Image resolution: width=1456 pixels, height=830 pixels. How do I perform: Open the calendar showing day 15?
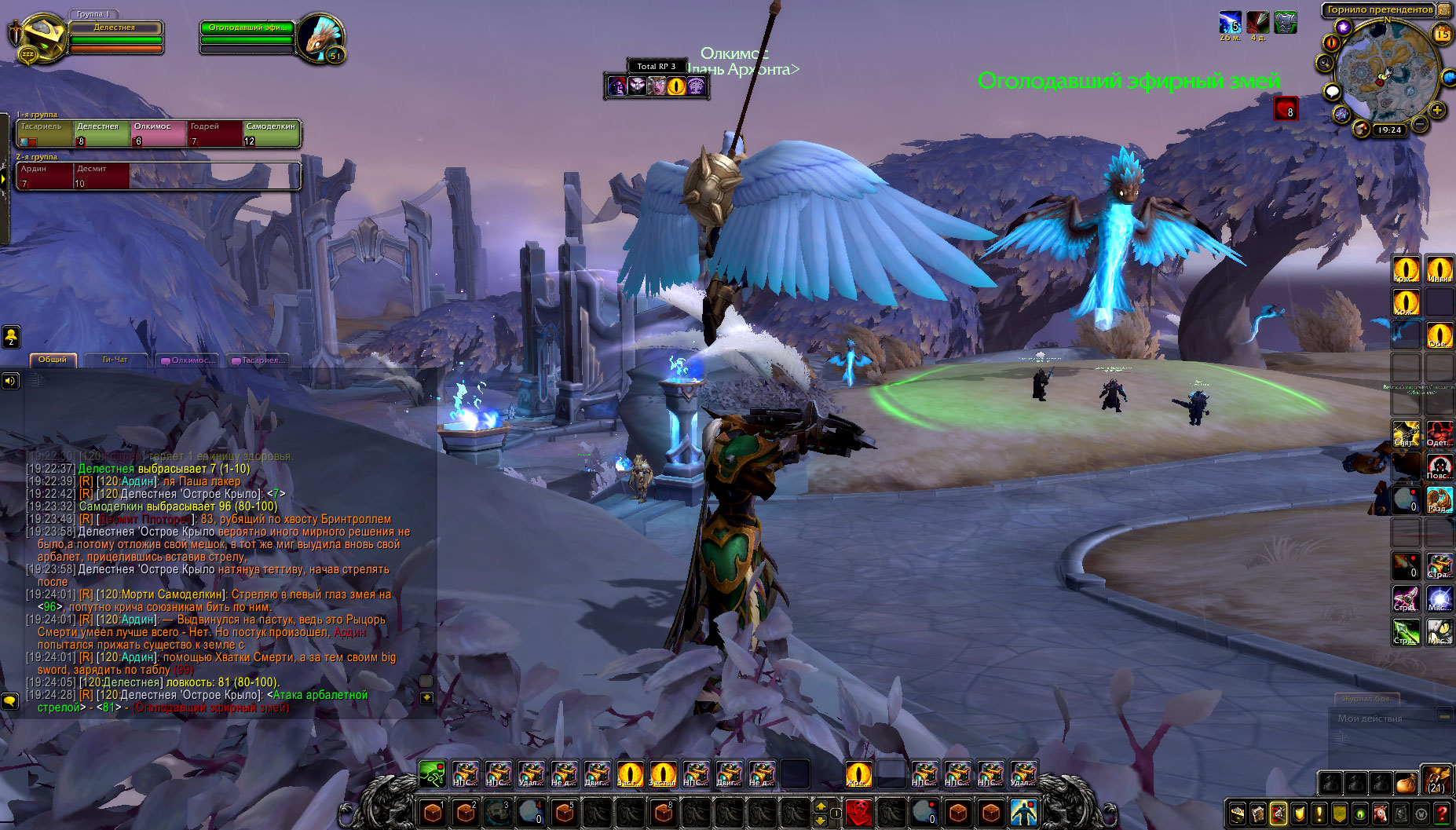(x=1442, y=34)
